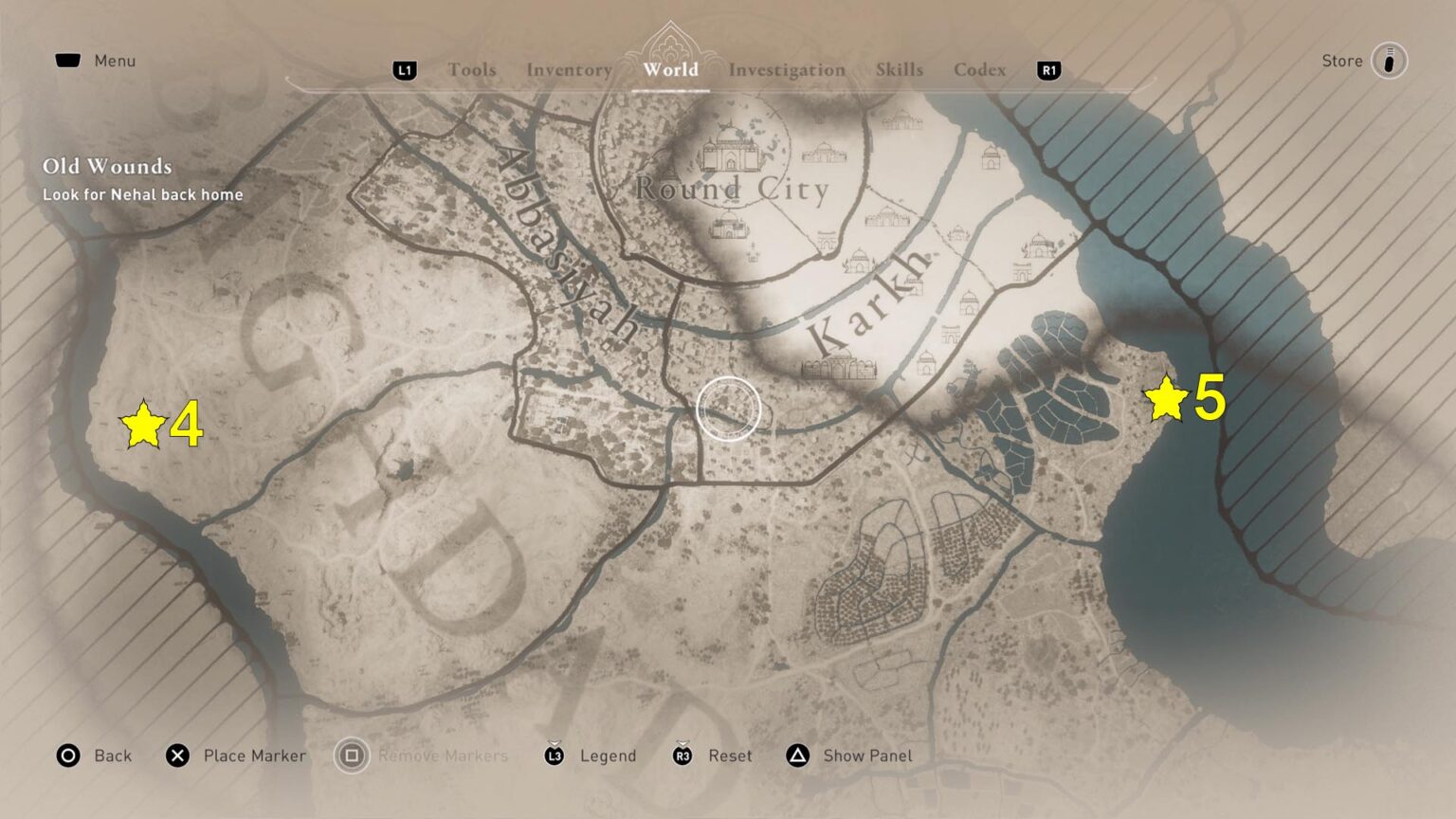Select the Investigation menu entry
Viewport: 1456px width, 819px height.
(x=786, y=70)
